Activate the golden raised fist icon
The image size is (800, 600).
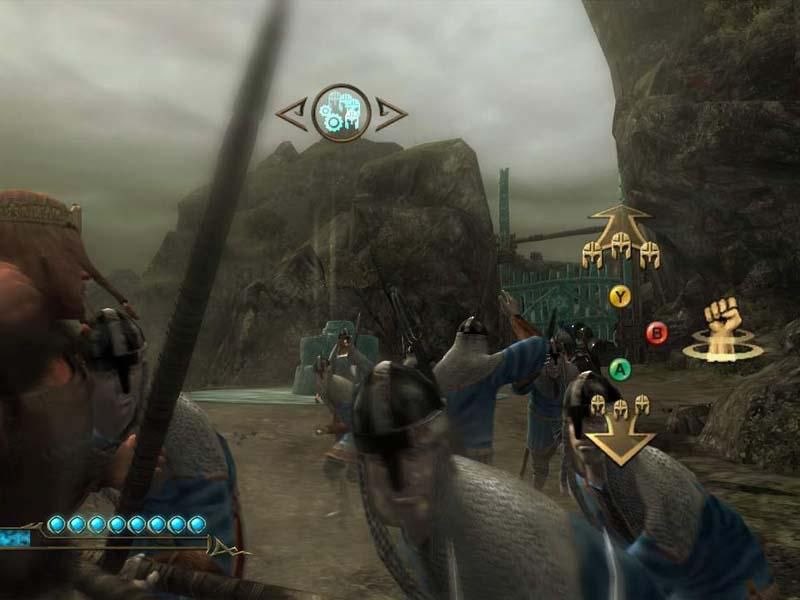coord(722,330)
